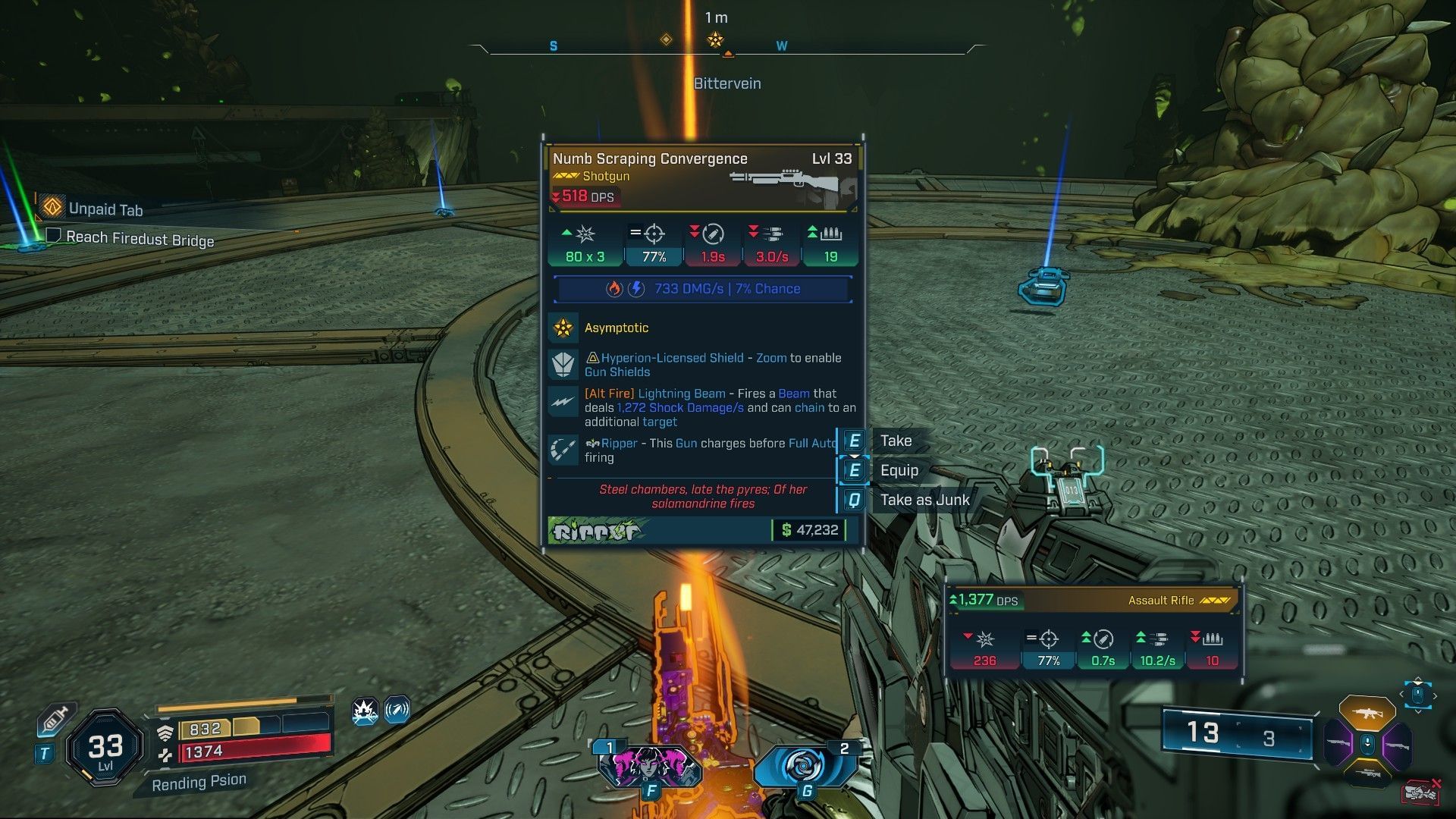
Task: Inspect the Hyperion-Licensed Shield perk icon
Action: [x=563, y=364]
